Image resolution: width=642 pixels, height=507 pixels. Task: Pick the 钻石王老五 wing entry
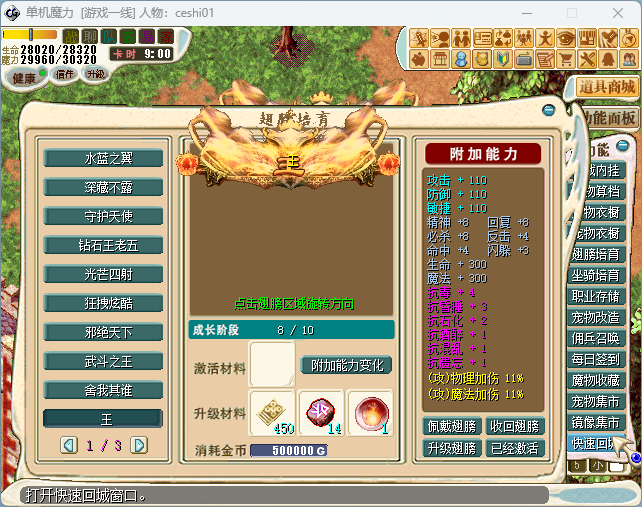pos(102,245)
